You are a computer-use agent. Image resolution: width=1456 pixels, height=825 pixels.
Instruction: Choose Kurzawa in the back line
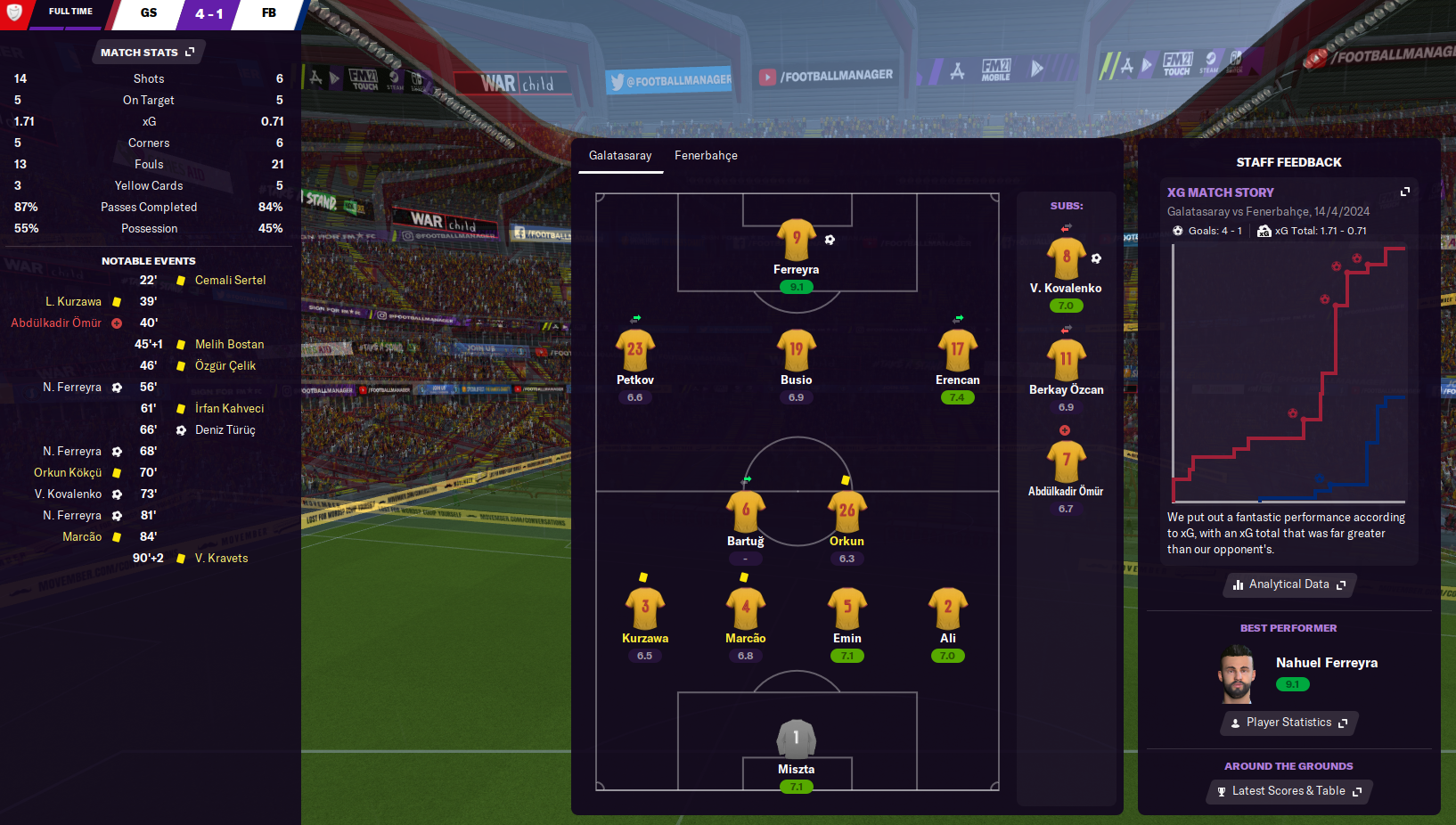(x=645, y=609)
